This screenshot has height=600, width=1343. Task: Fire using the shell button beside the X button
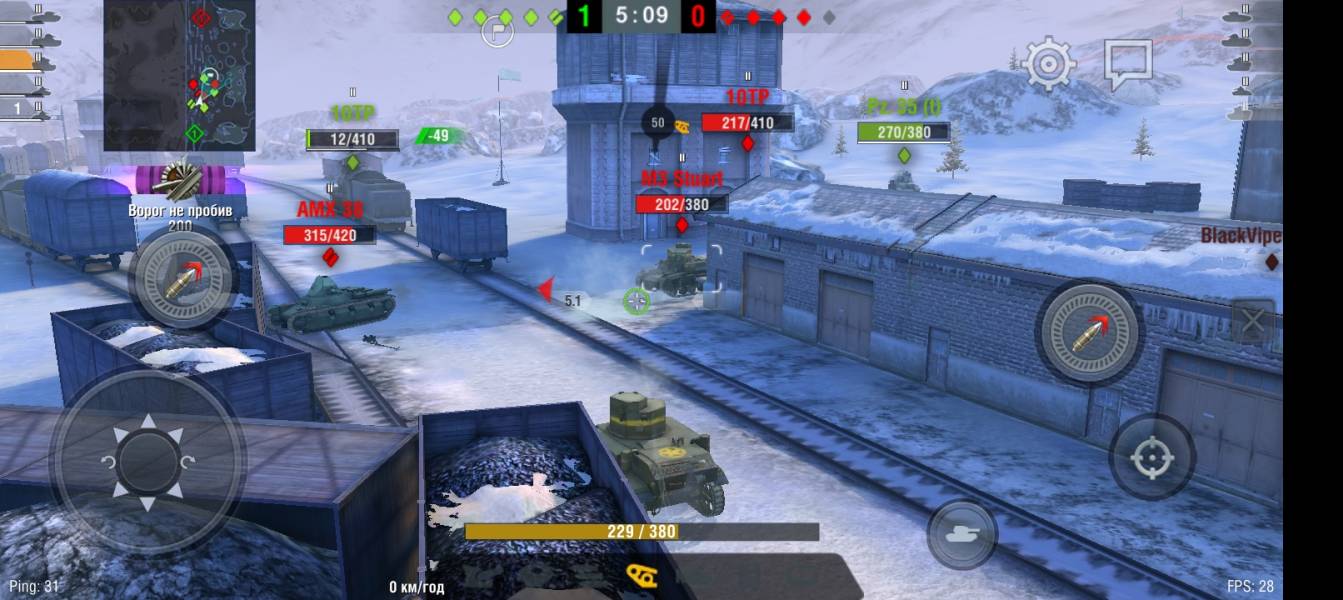[x=1090, y=334]
